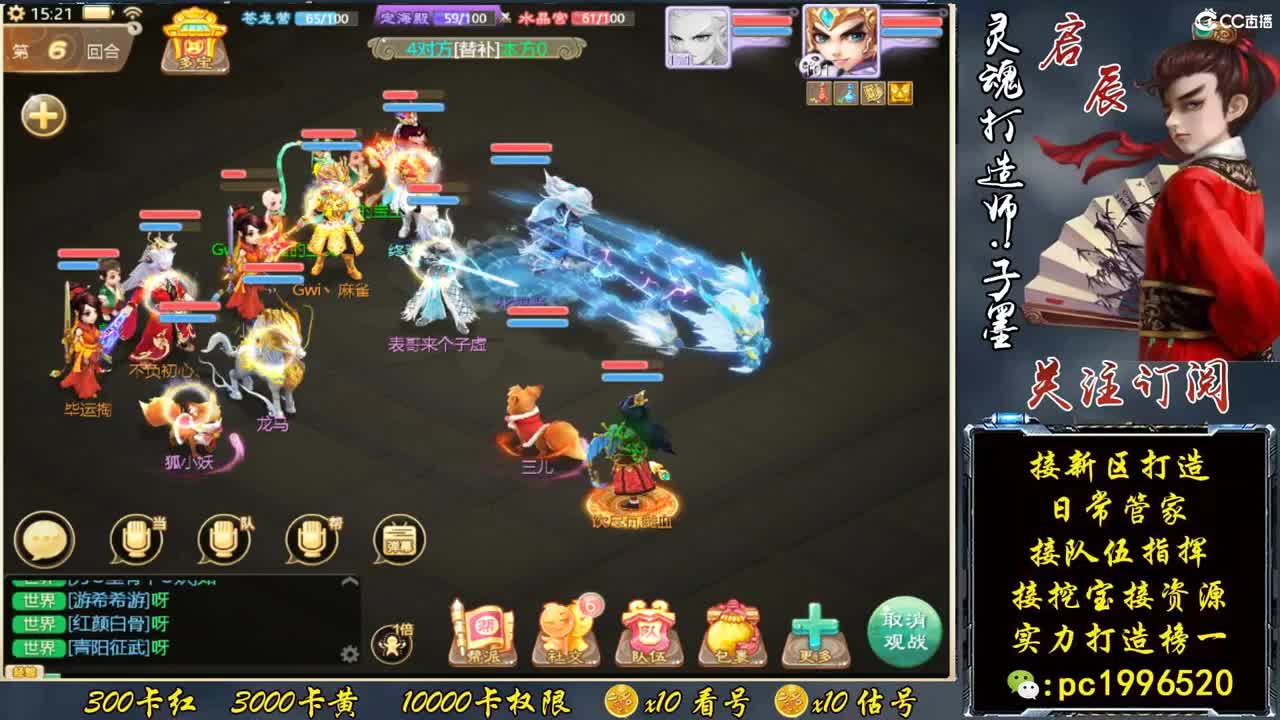Use the blue MP potion icon
The width and height of the screenshot is (1280, 720).
click(x=844, y=93)
